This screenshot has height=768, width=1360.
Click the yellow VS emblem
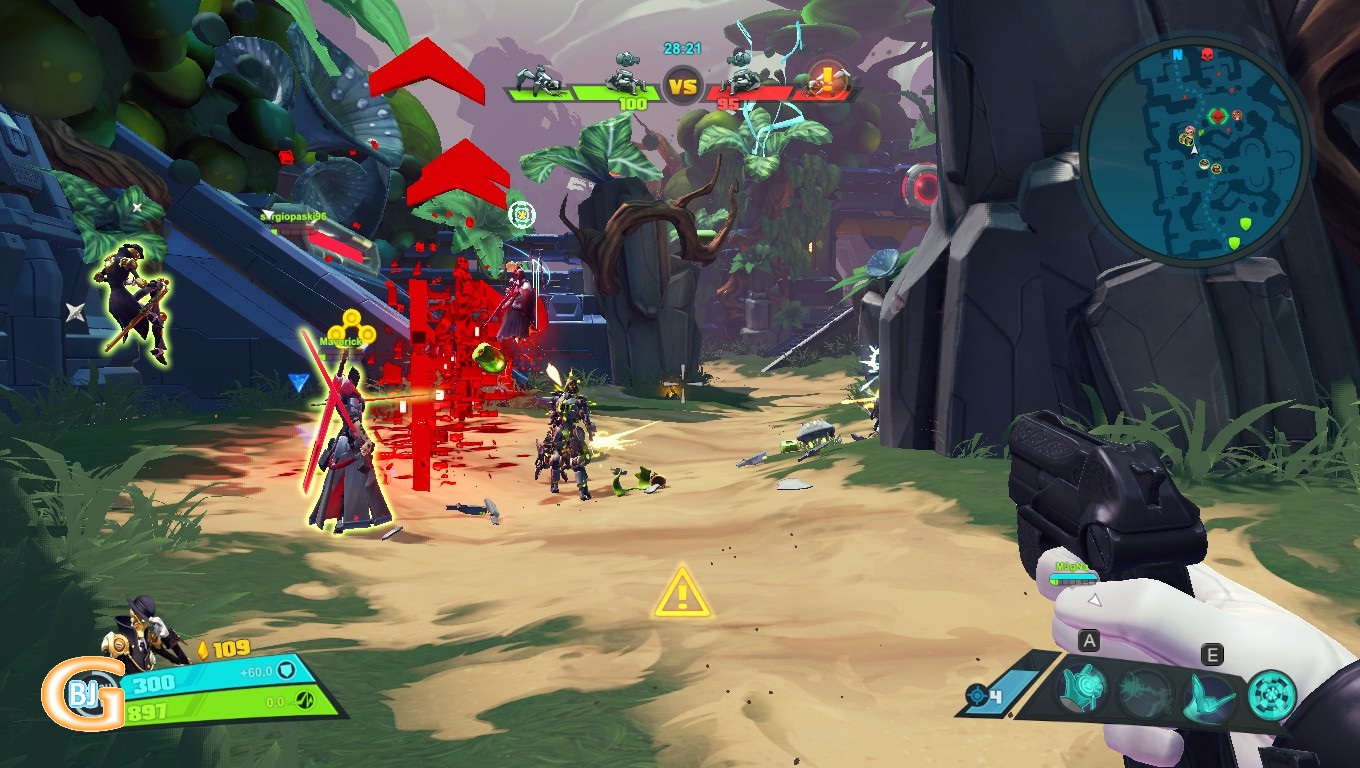click(x=682, y=88)
